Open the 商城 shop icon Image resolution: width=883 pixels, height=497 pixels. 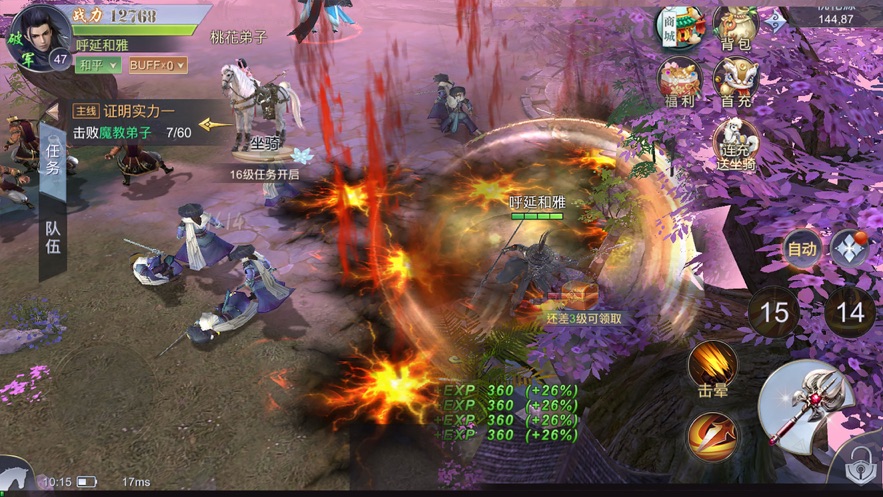[678, 27]
